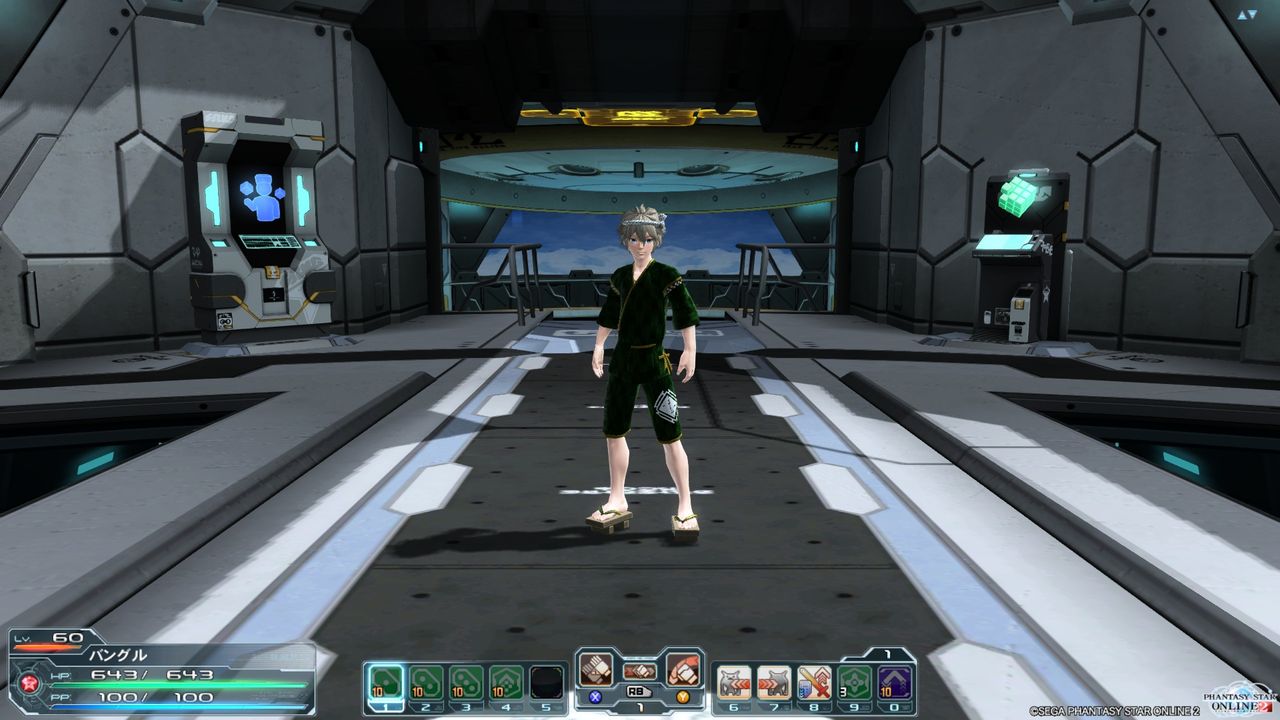Activate the shifta skill icon in slot 6
The image size is (1280, 720).
coord(732,682)
